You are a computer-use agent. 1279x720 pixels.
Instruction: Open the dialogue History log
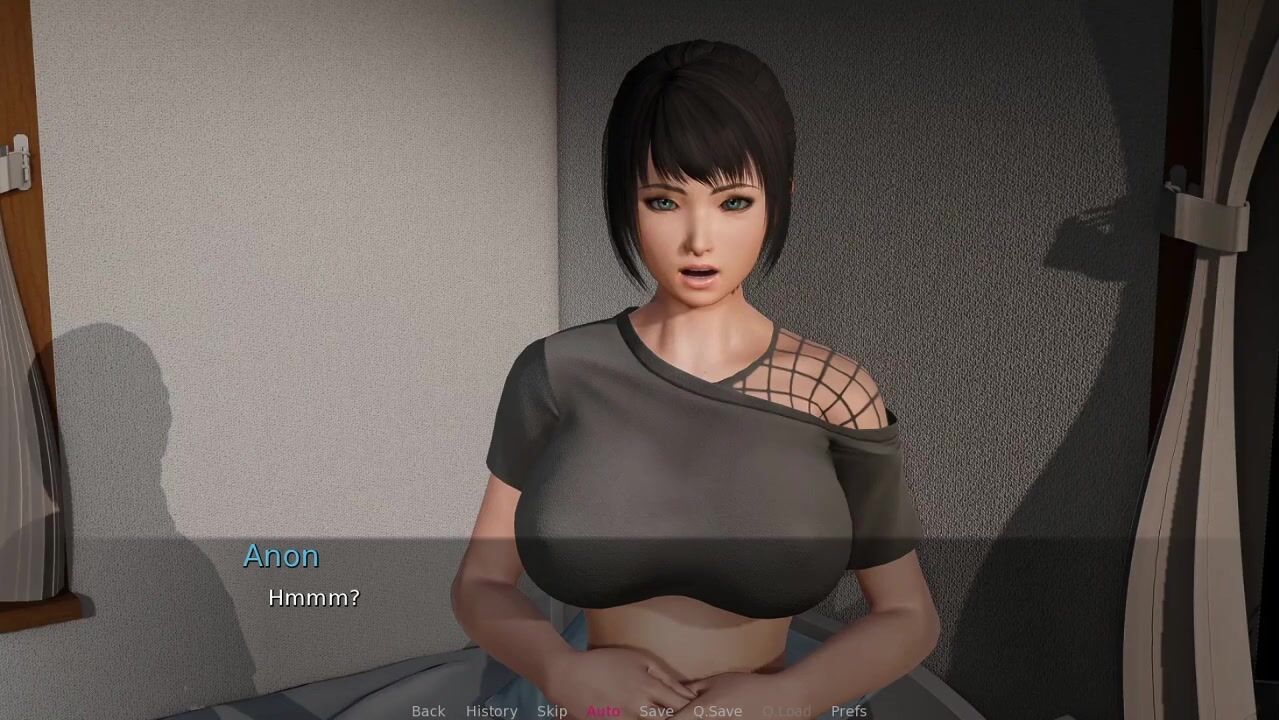point(491,711)
